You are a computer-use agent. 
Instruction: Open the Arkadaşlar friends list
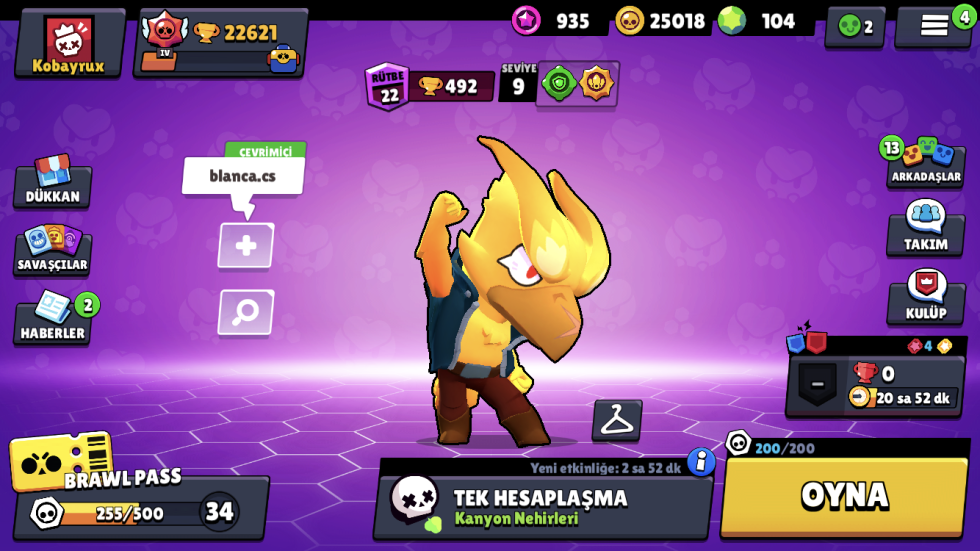pyautogui.click(x=925, y=163)
